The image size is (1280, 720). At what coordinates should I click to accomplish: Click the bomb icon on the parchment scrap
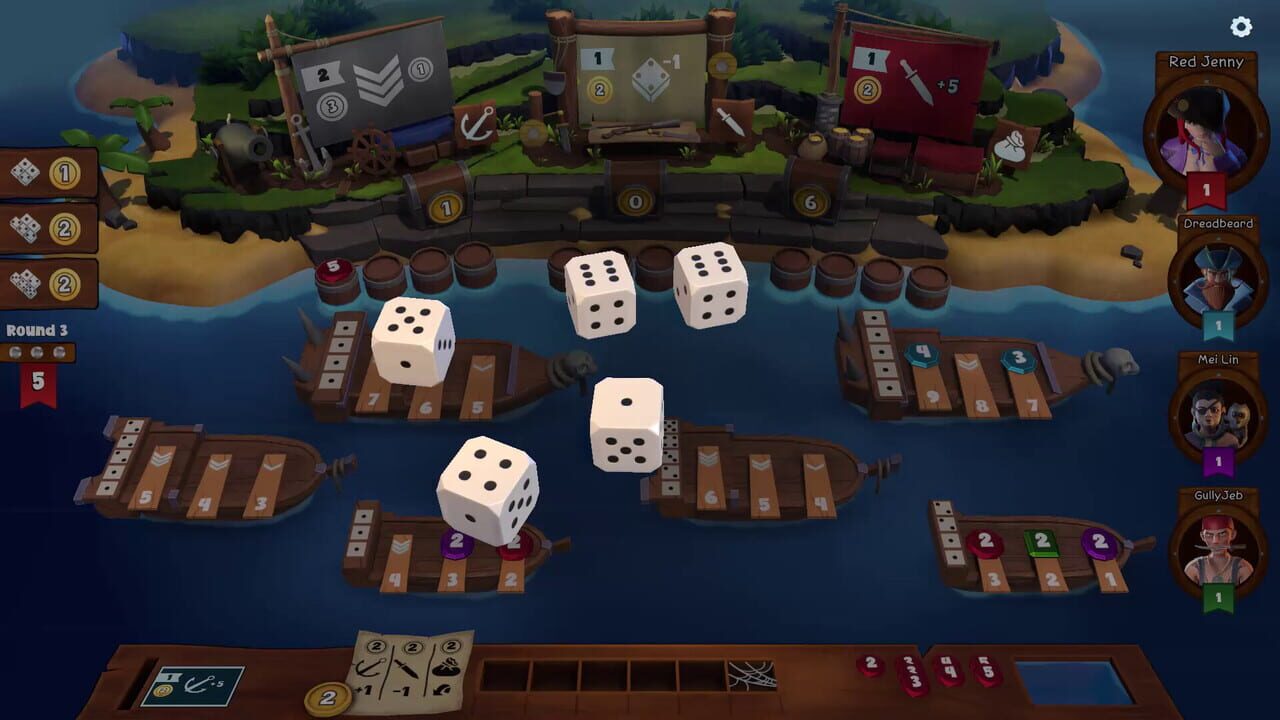click(447, 668)
